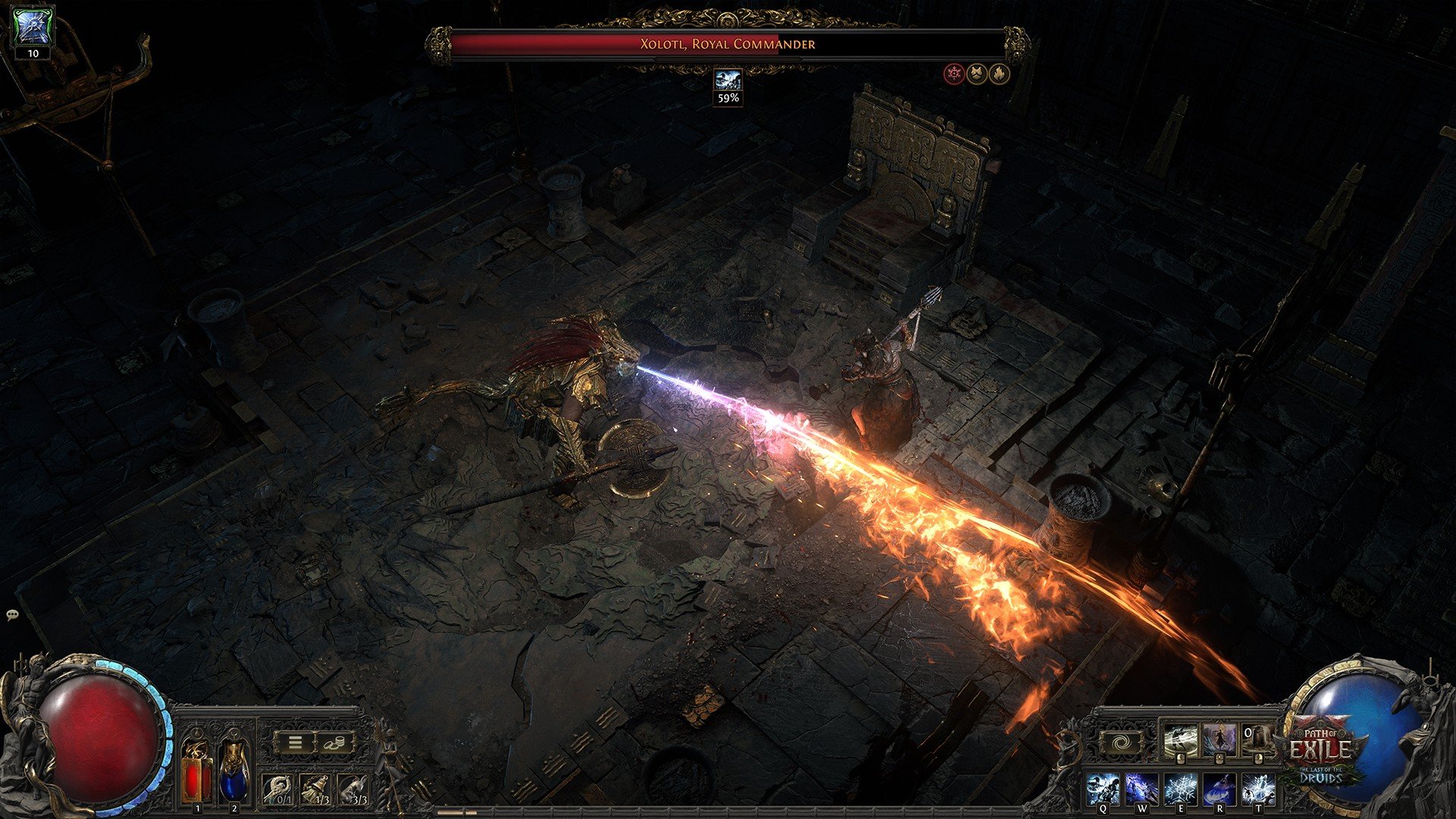Viewport: 1456px width, 819px height.
Task: Click the bell charm showing 1/3
Action: tap(316, 788)
